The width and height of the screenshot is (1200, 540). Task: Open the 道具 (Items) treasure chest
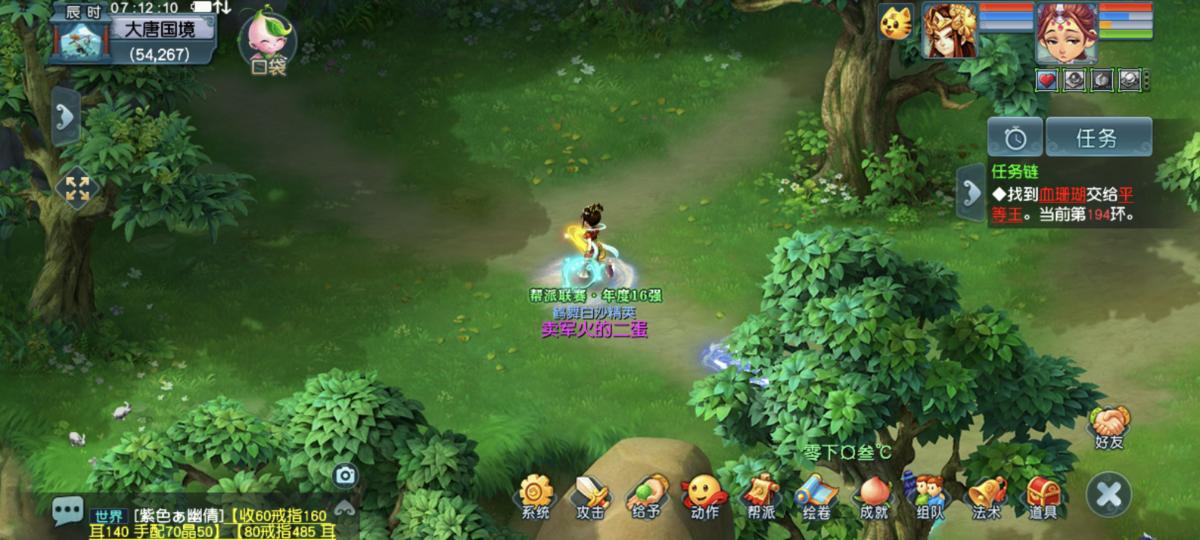tap(1043, 495)
